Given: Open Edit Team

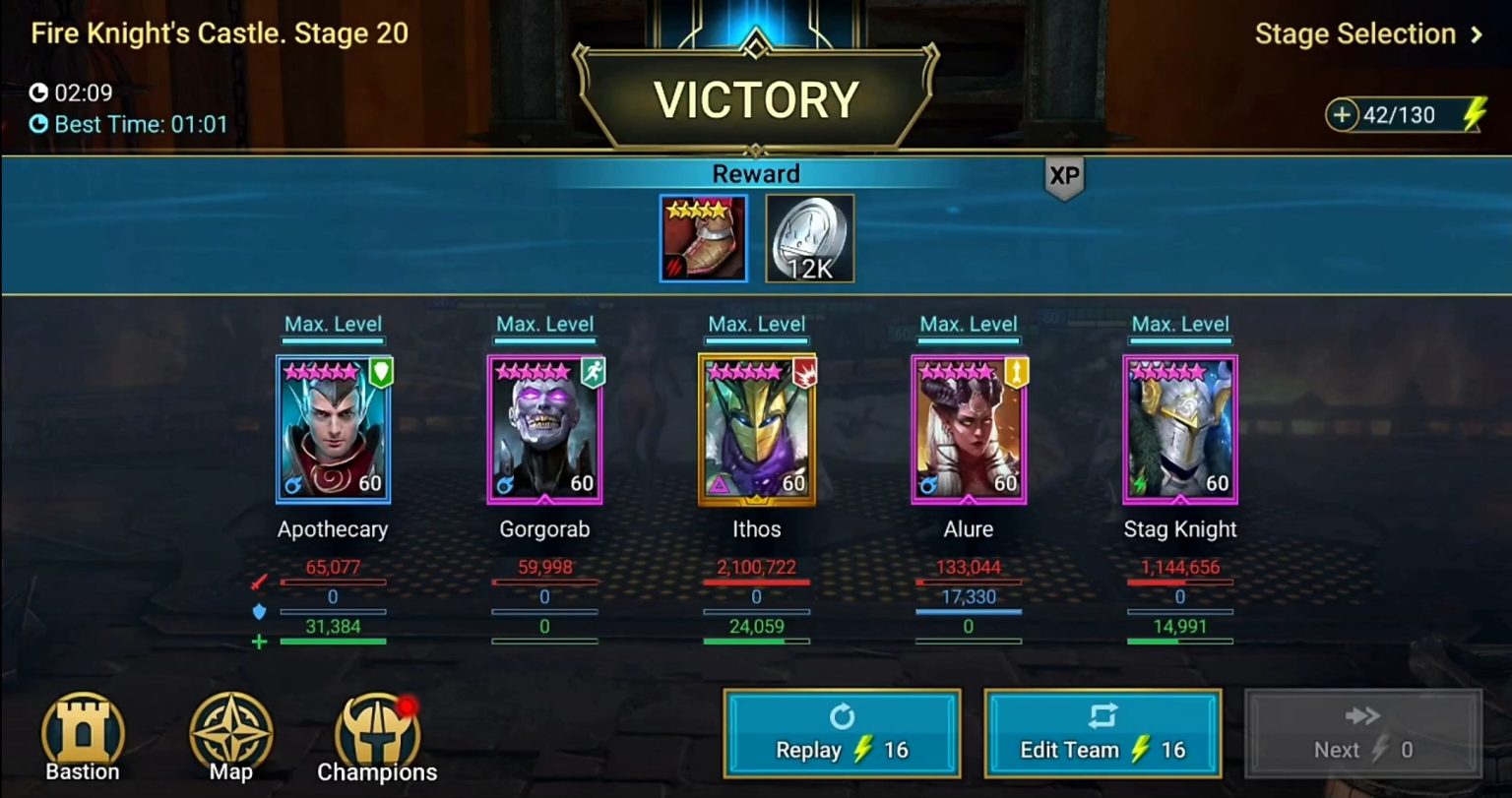Looking at the screenshot, I should pyautogui.click(x=1102, y=733).
